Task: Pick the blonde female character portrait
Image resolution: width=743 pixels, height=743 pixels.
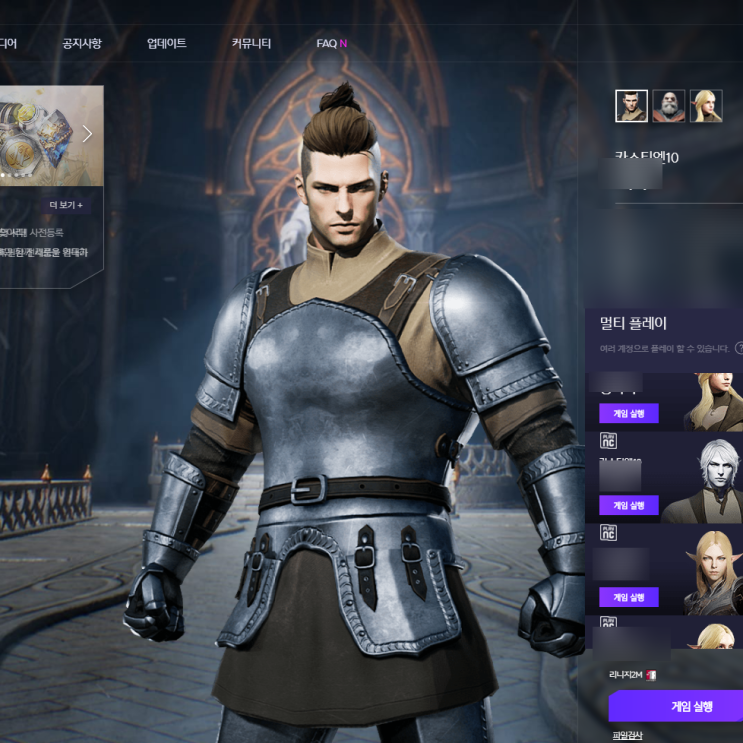Action: tap(706, 105)
